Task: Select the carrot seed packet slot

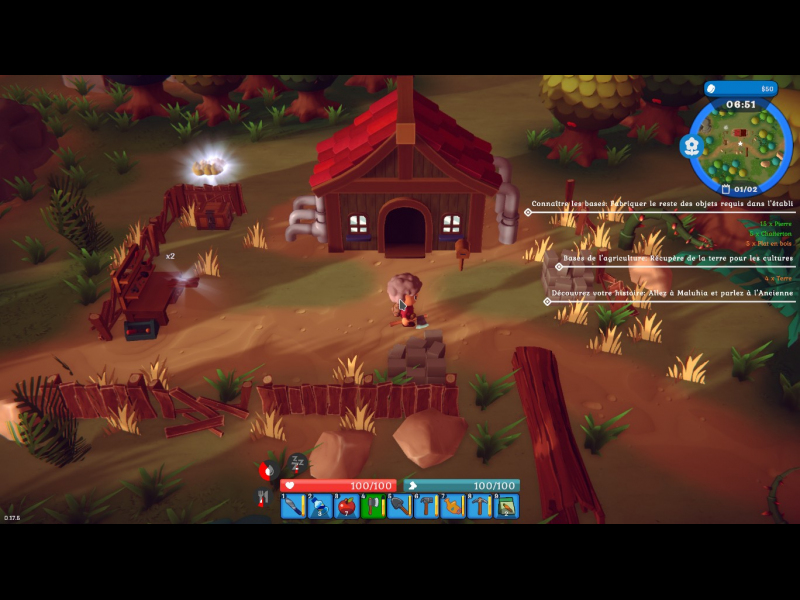Action: tap(507, 506)
